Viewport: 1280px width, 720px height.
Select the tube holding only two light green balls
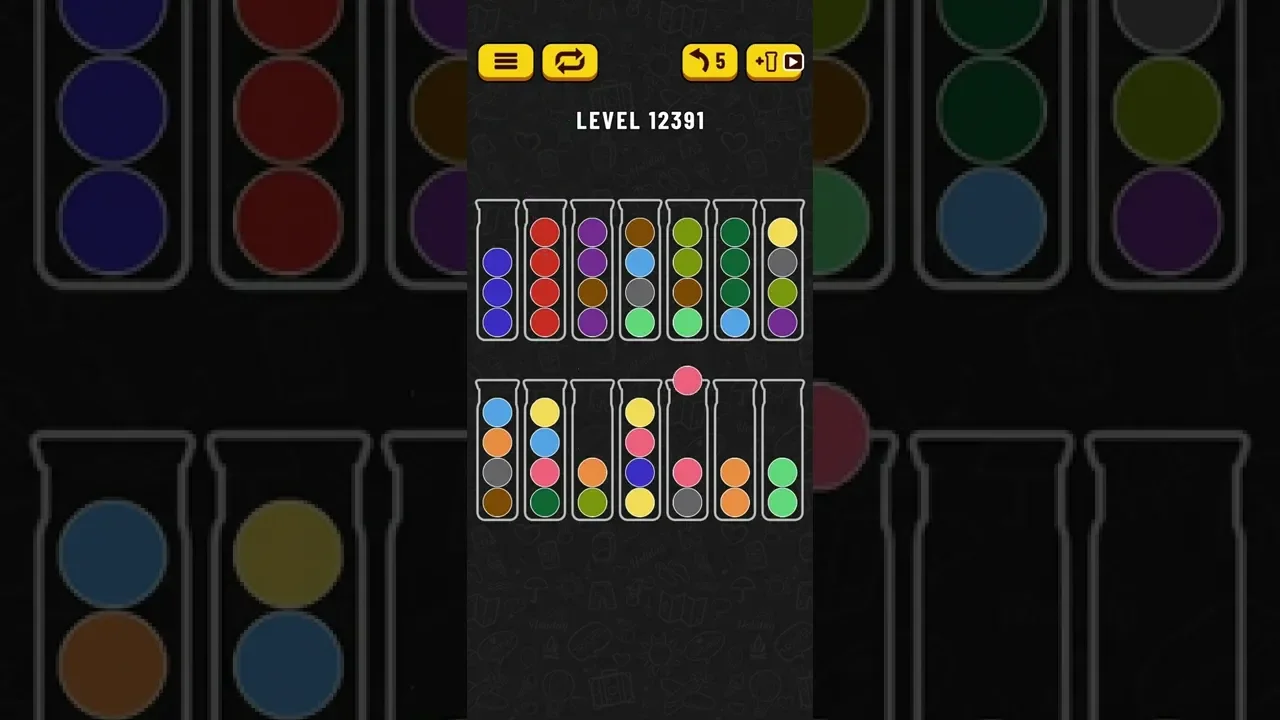782,455
